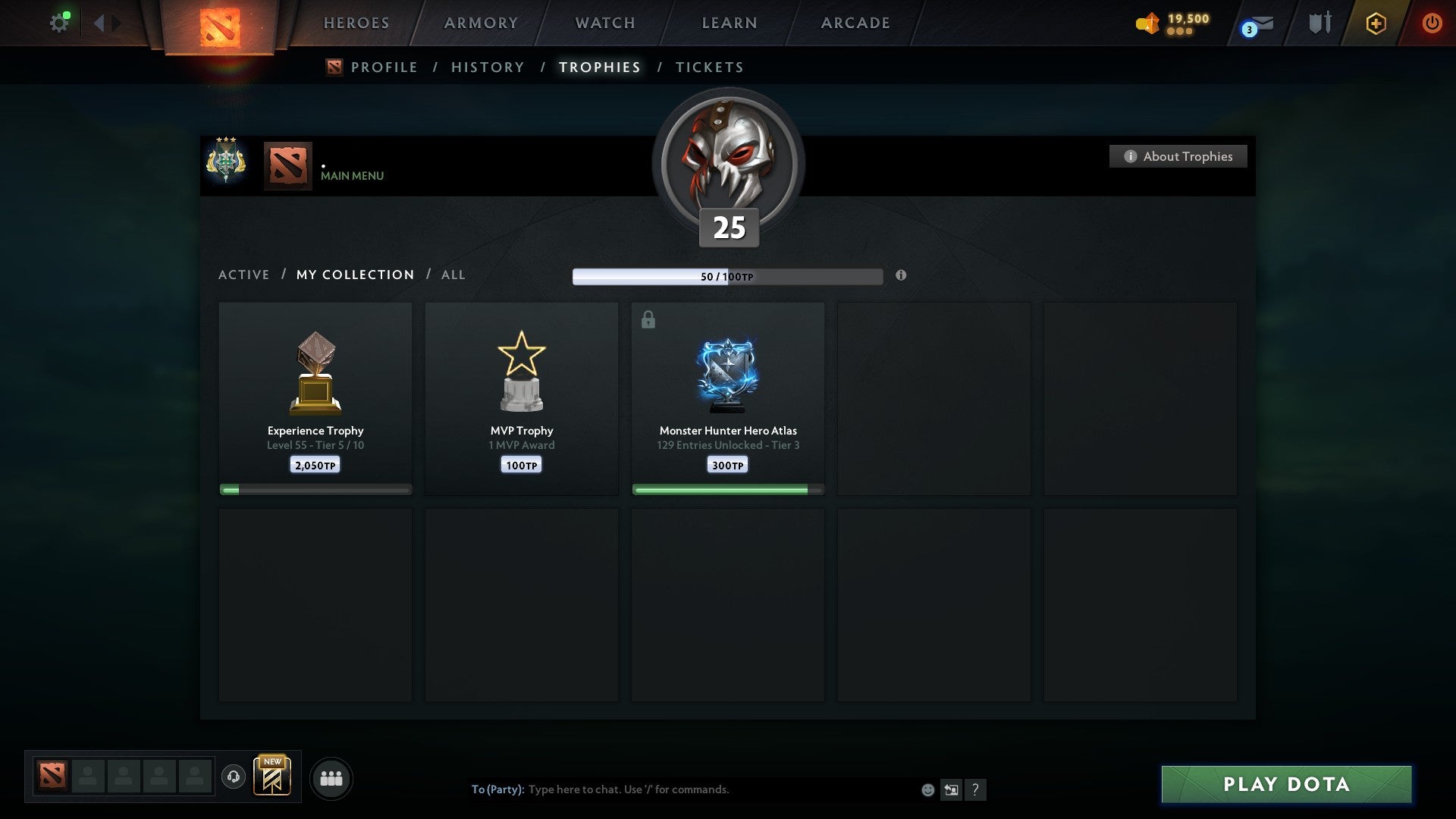Image resolution: width=1456 pixels, height=819 pixels.
Task: Click the shield and sword loadout icon
Action: pos(1319,24)
